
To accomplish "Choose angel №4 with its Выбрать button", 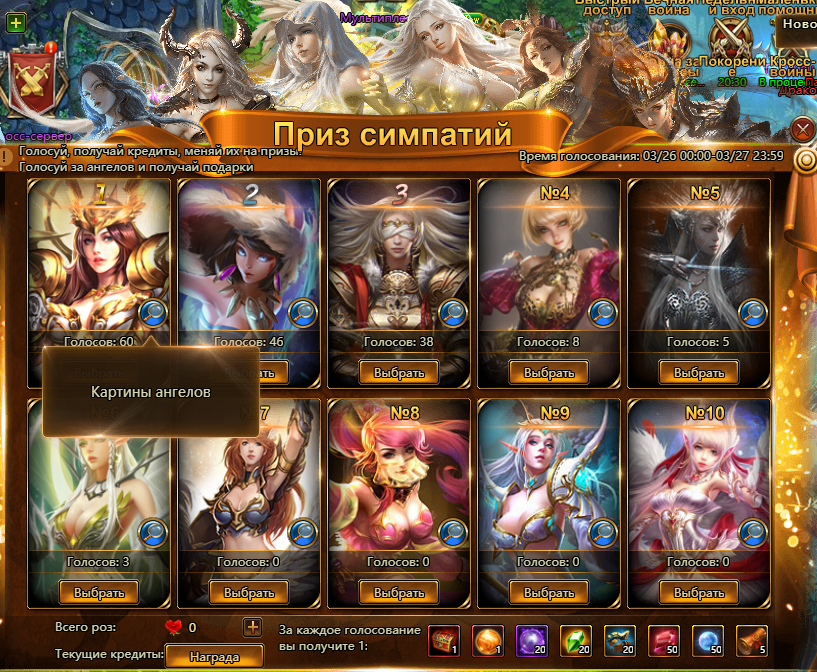I will pos(549,372).
